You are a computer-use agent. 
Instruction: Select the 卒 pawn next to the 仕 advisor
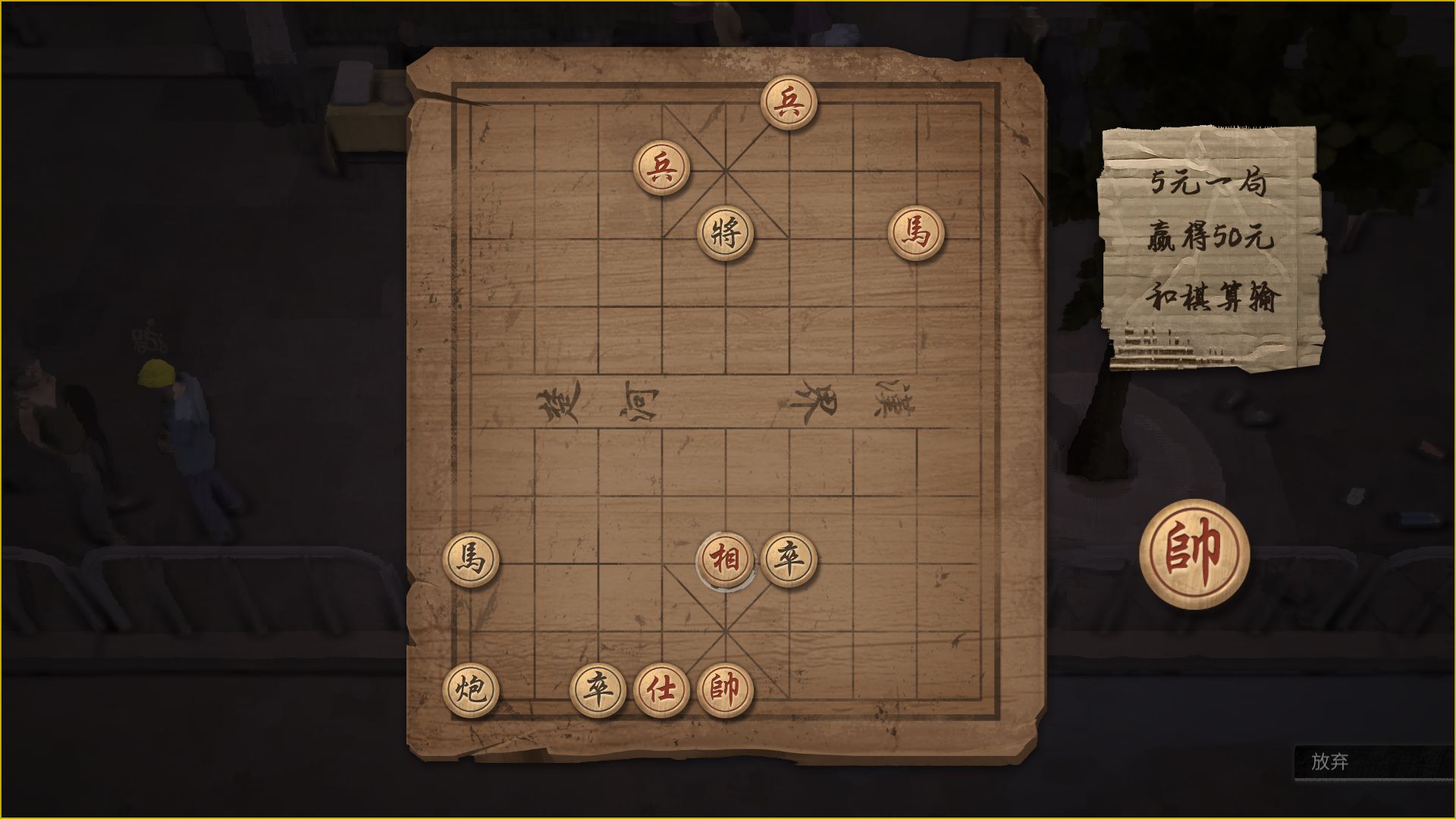click(598, 689)
